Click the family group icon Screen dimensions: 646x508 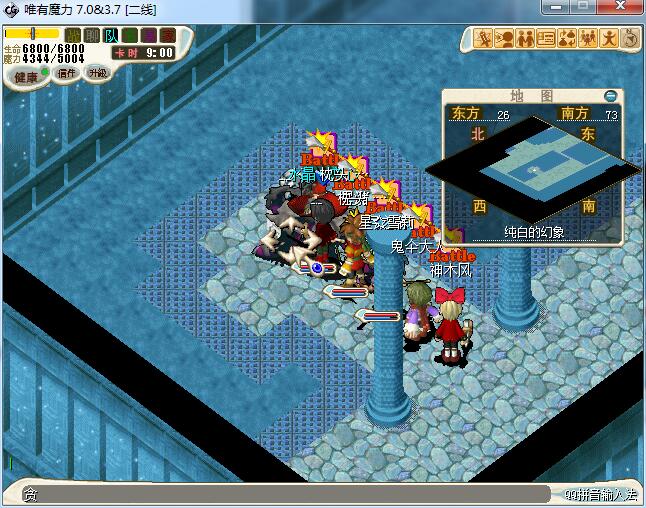587,39
